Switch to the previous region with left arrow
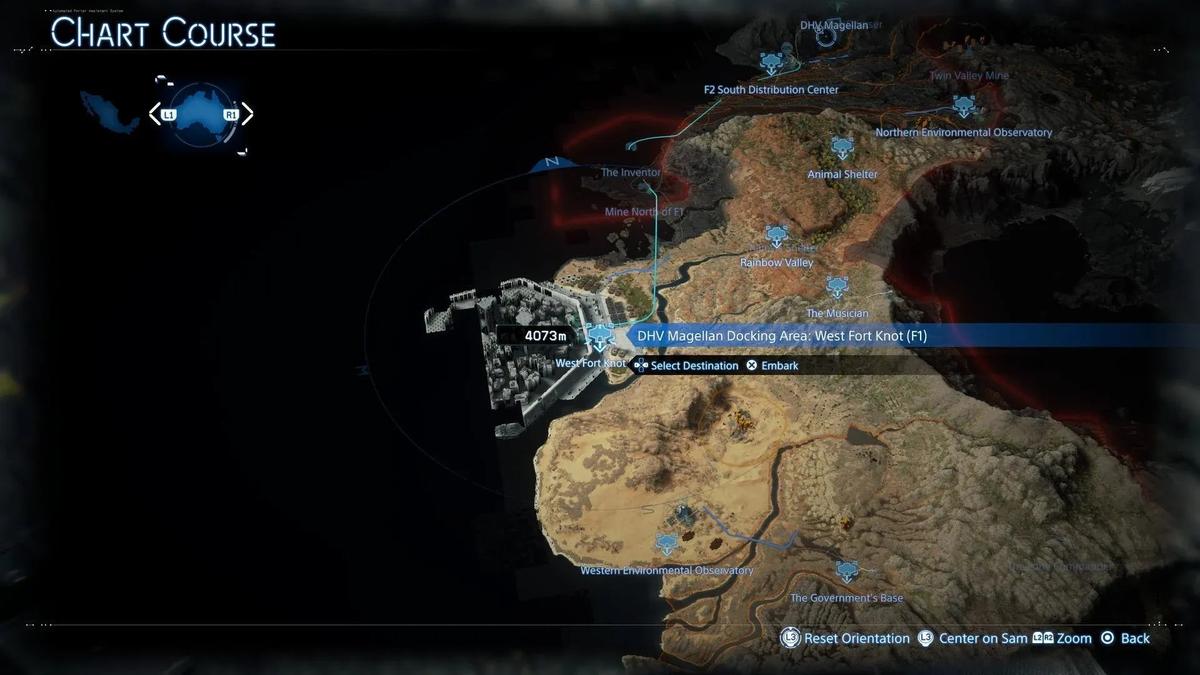Image resolution: width=1200 pixels, height=675 pixels. click(155, 114)
